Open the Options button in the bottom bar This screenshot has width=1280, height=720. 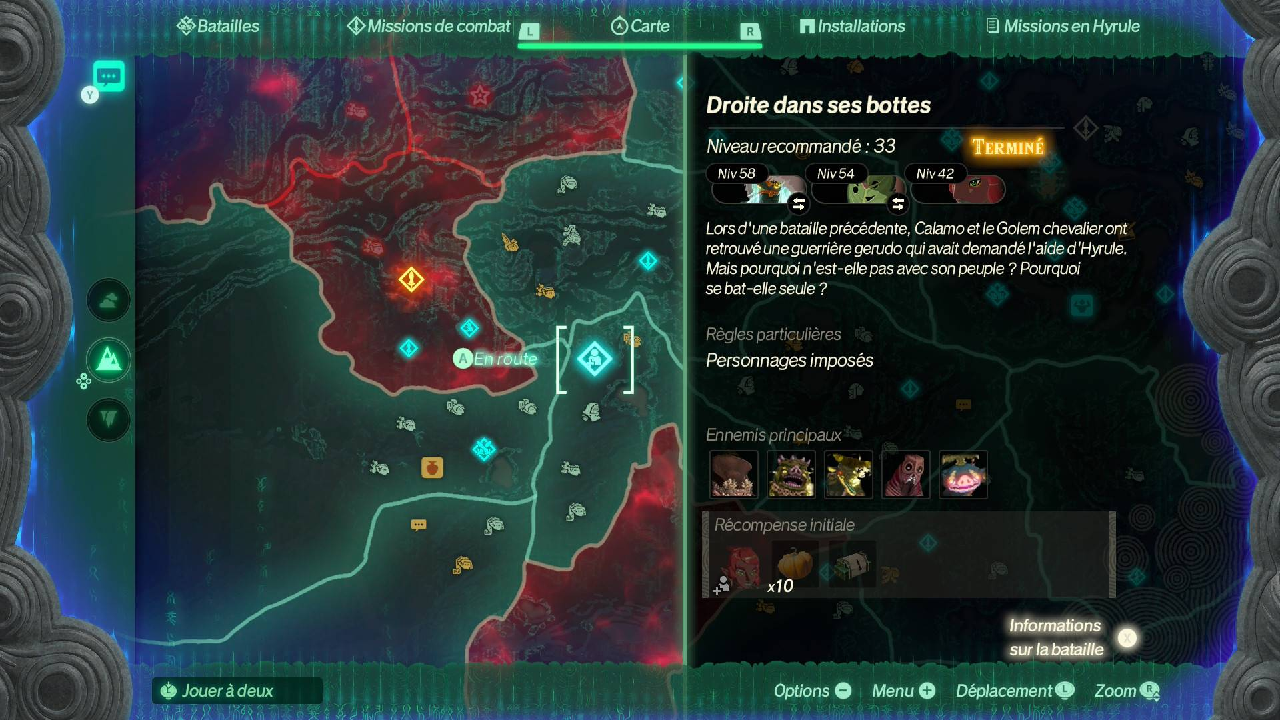(x=812, y=691)
